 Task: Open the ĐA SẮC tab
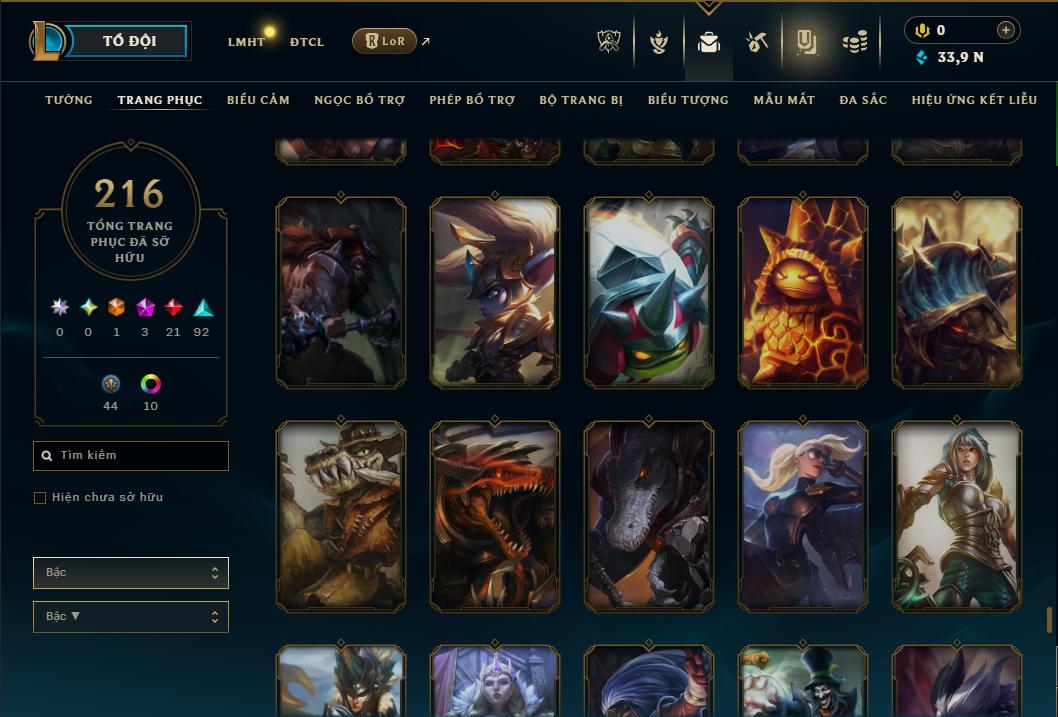[x=863, y=100]
